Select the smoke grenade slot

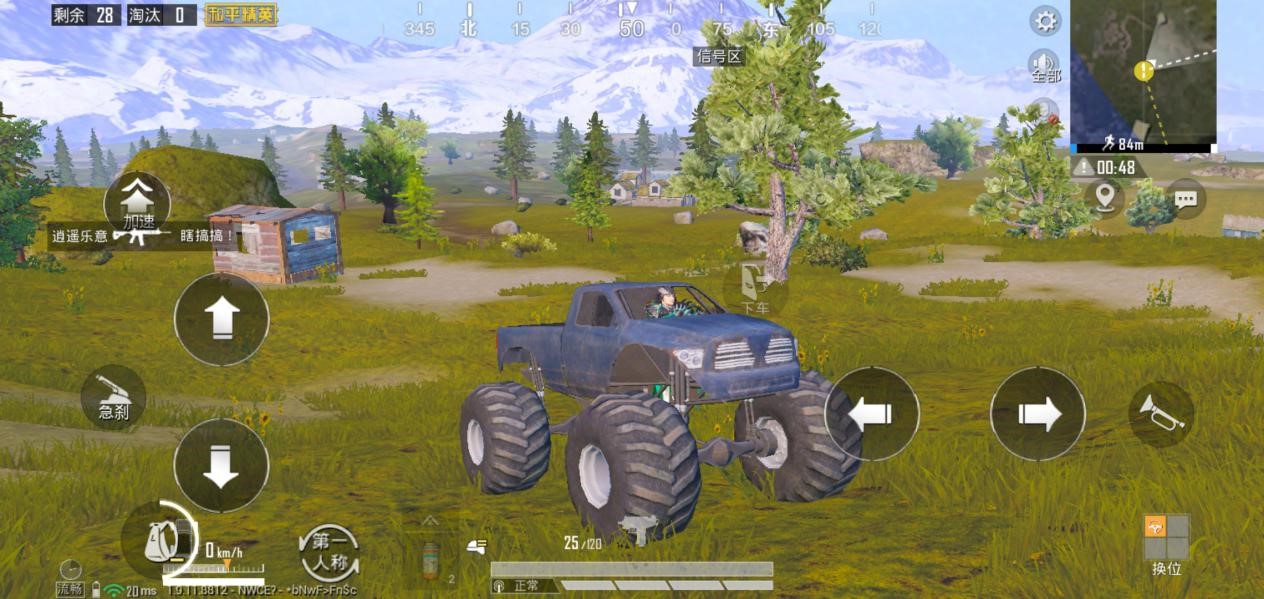[431, 558]
